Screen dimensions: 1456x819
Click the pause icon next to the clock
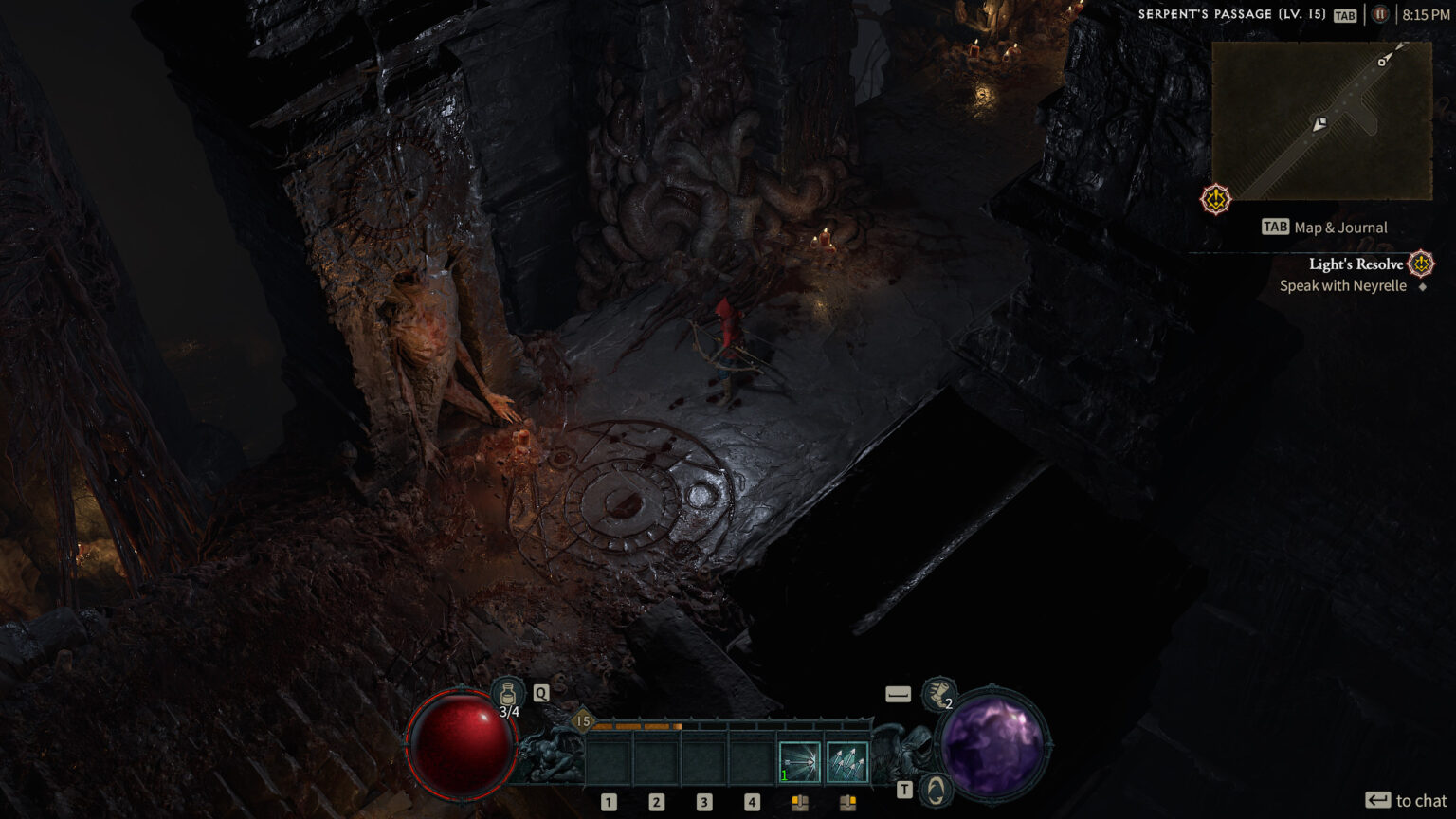pyautogui.click(x=1380, y=14)
